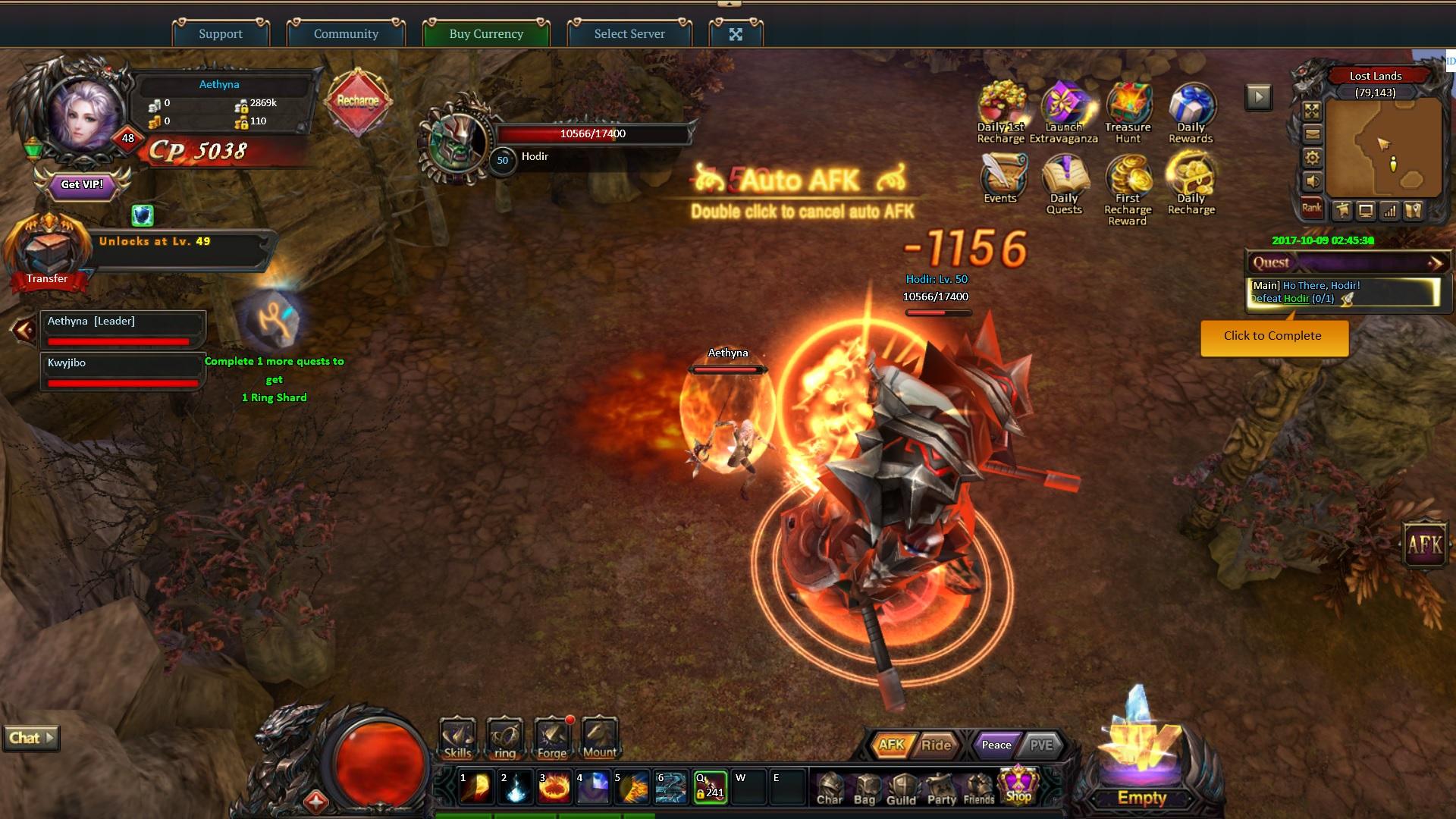Open the Community menu
The width and height of the screenshot is (1456, 819).
pos(346,33)
